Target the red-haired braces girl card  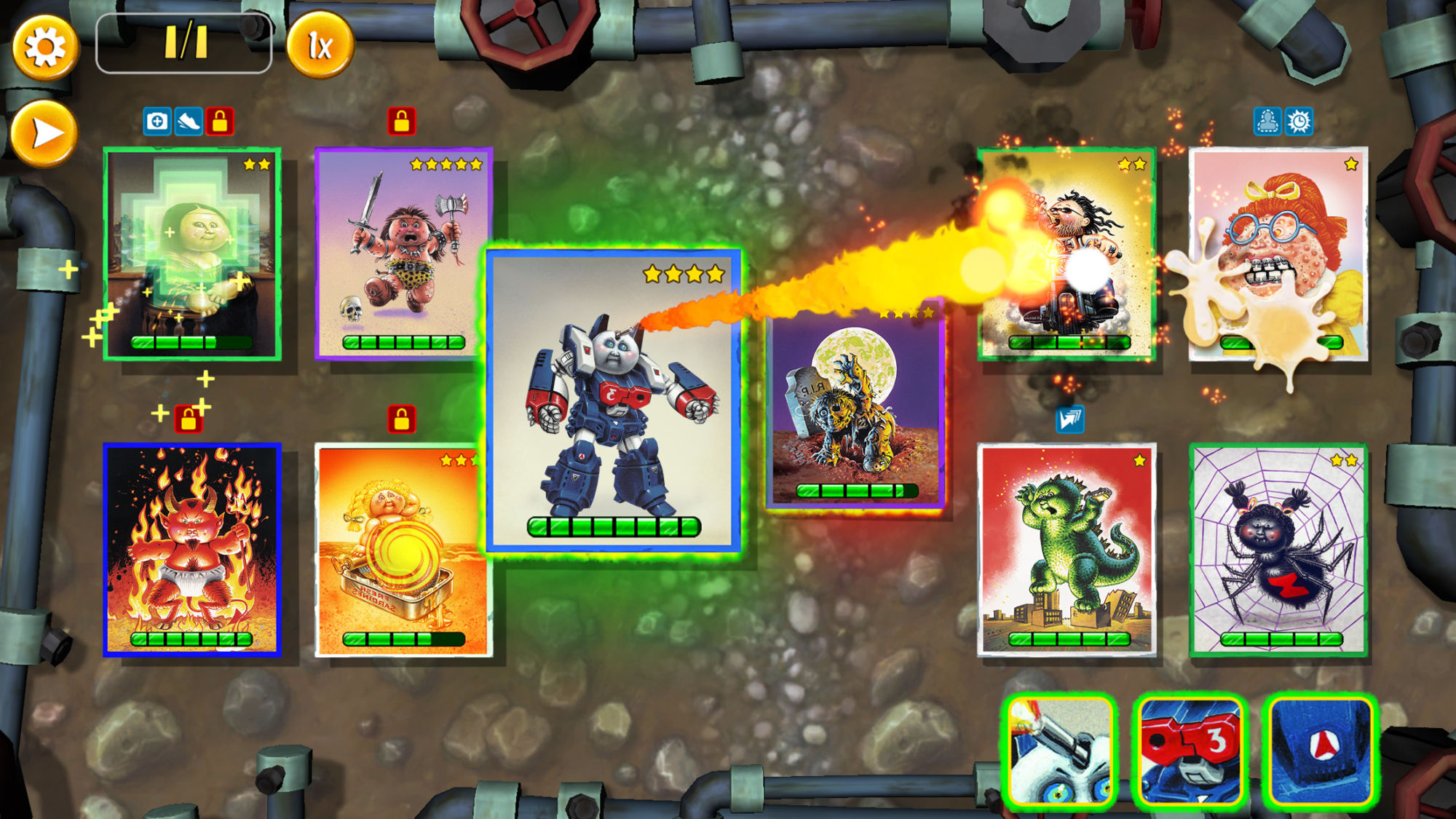click(x=1278, y=253)
